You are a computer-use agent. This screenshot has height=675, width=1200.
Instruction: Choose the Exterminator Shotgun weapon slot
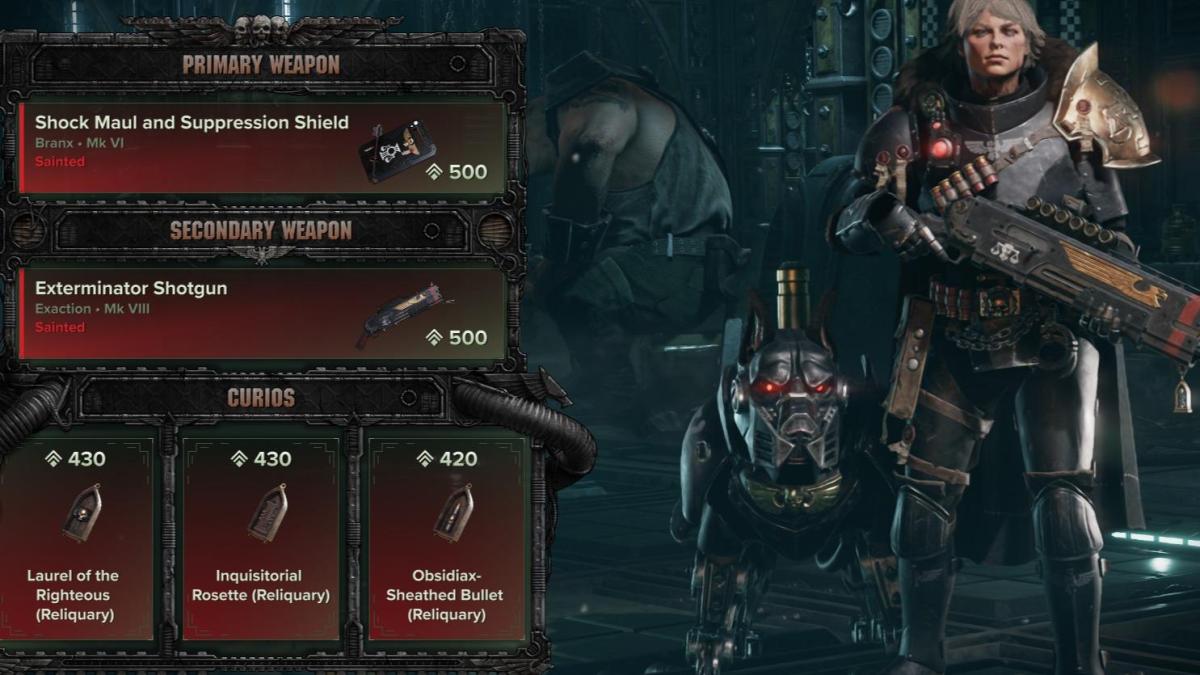[262, 313]
